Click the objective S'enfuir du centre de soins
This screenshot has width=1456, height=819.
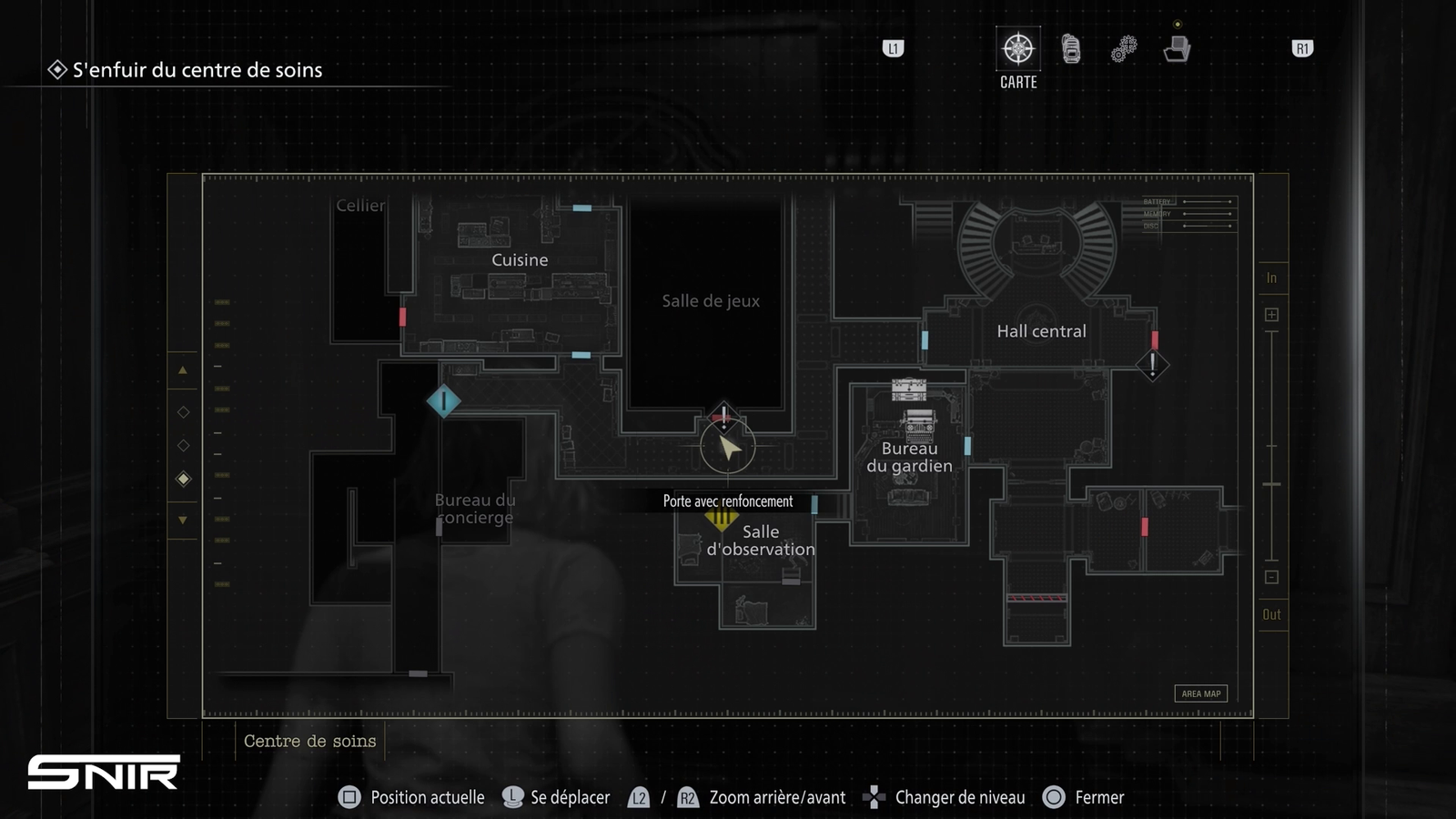(197, 70)
